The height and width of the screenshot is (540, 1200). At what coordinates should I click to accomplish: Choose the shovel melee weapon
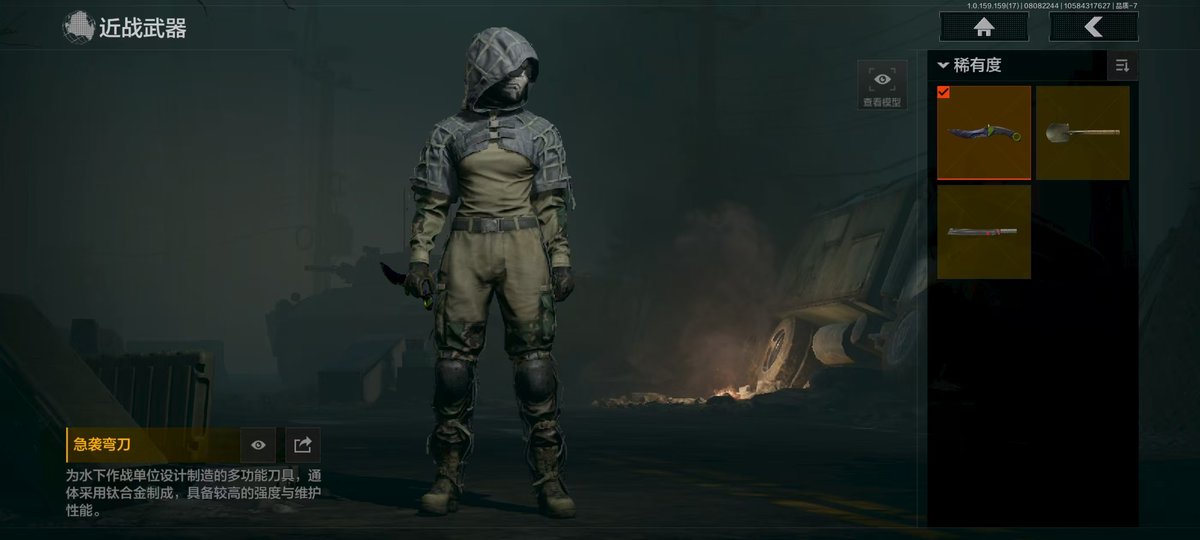[1082, 132]
